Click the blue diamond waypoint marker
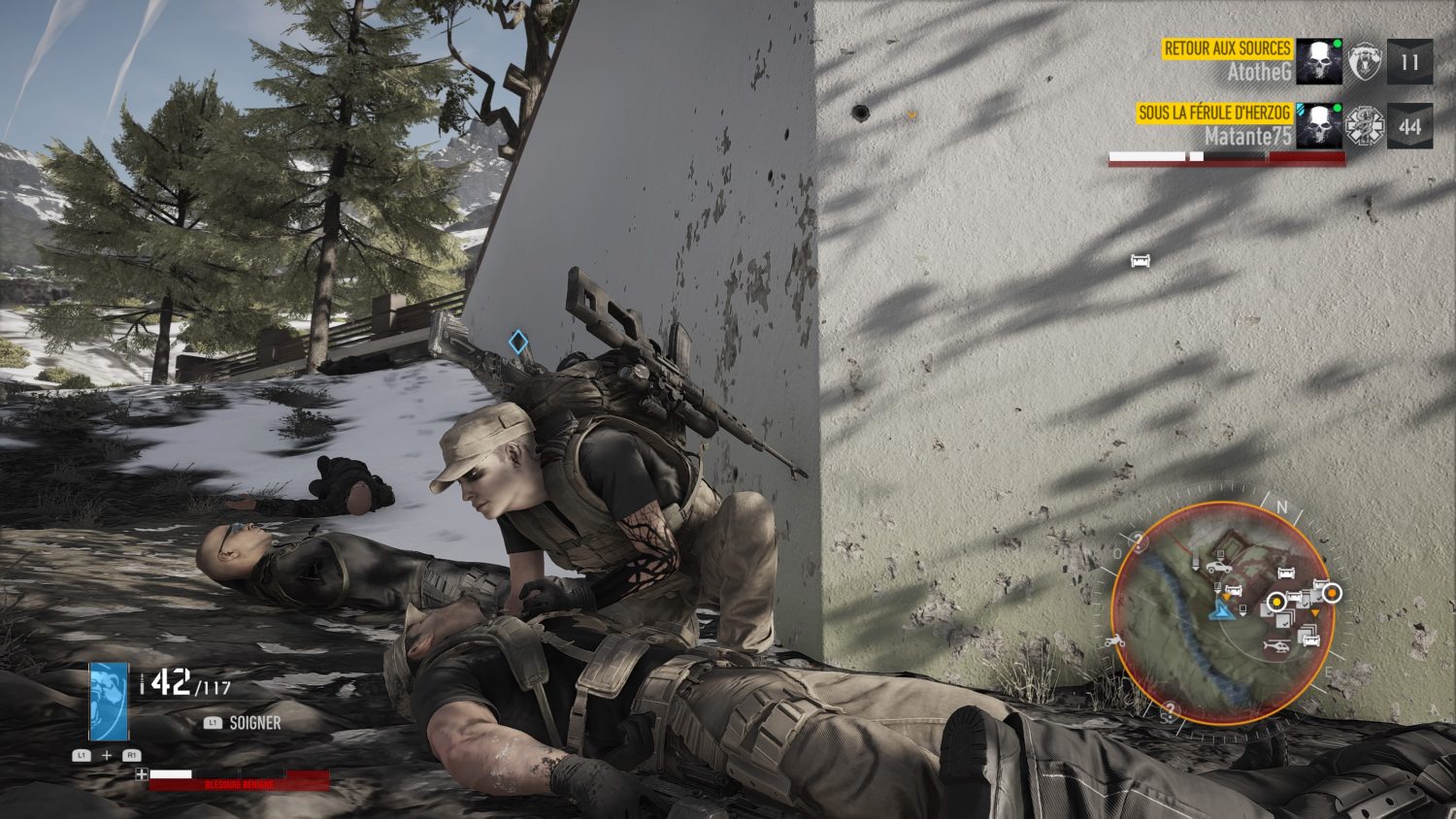1456x819 pixels. (518, 342)
